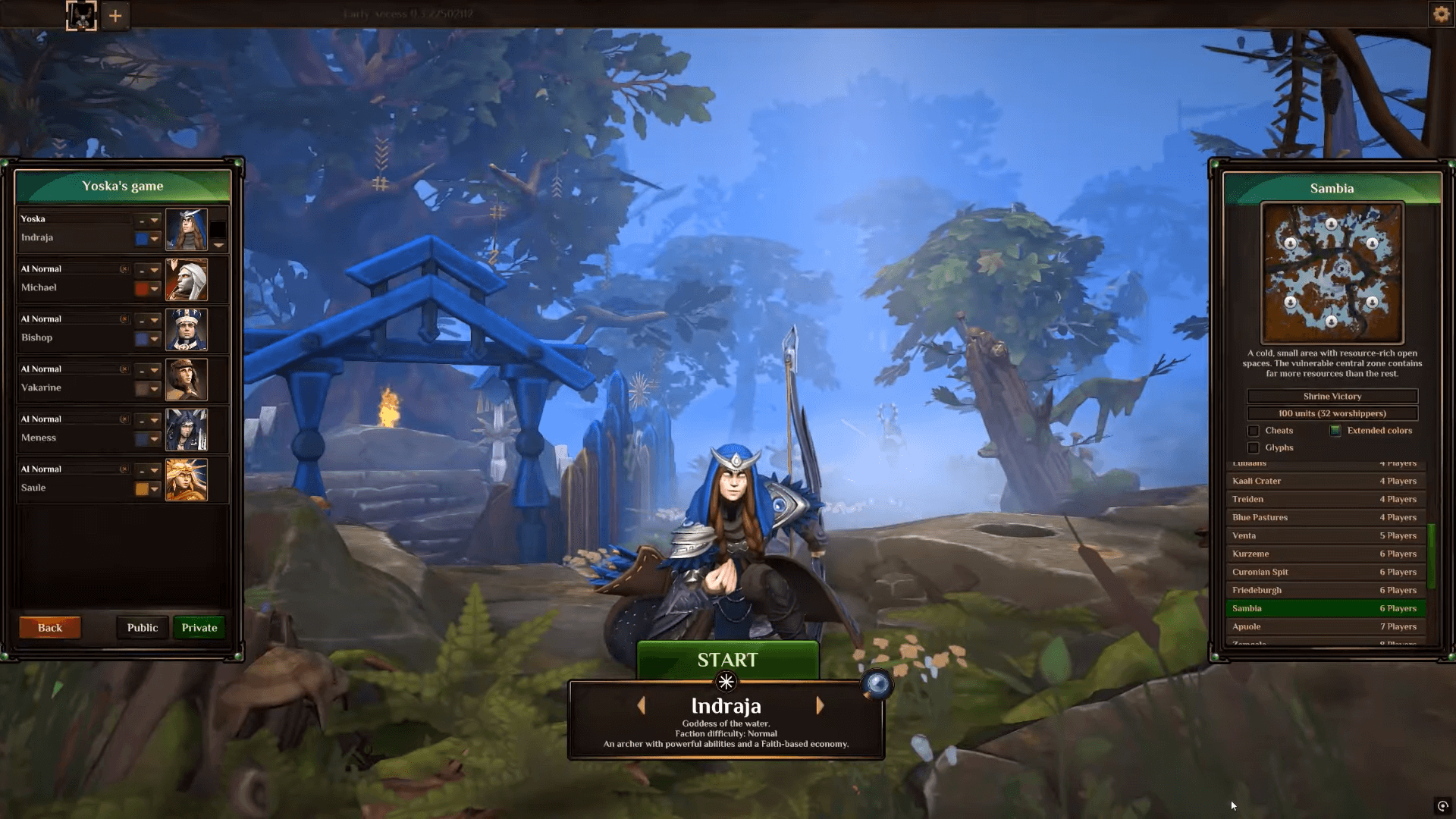The image size is (1456, 819).
Task: Set the lobby to Private
Action: [x=199, y=627]
